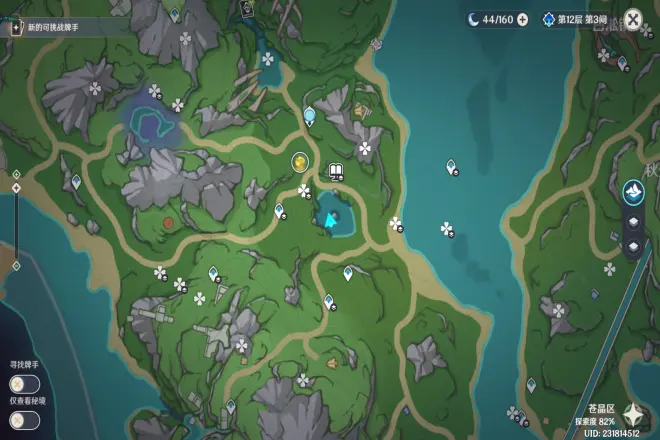This screenshot has height=440, width=660.
Task: Select the gold coin quest marker
Action: tap(299, 161)
